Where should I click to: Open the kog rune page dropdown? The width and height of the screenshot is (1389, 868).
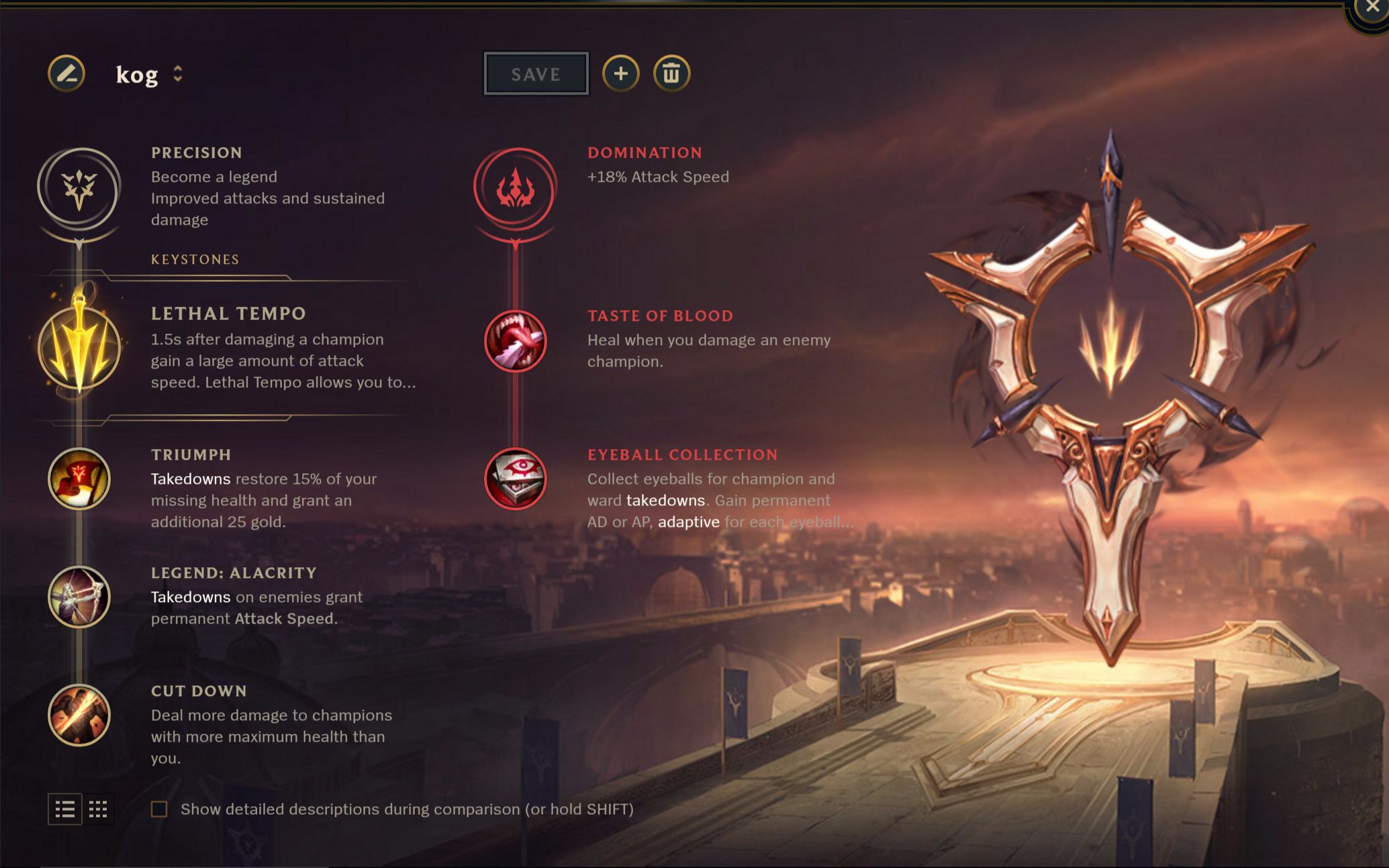pyautogui.click(x=177, y=74)
